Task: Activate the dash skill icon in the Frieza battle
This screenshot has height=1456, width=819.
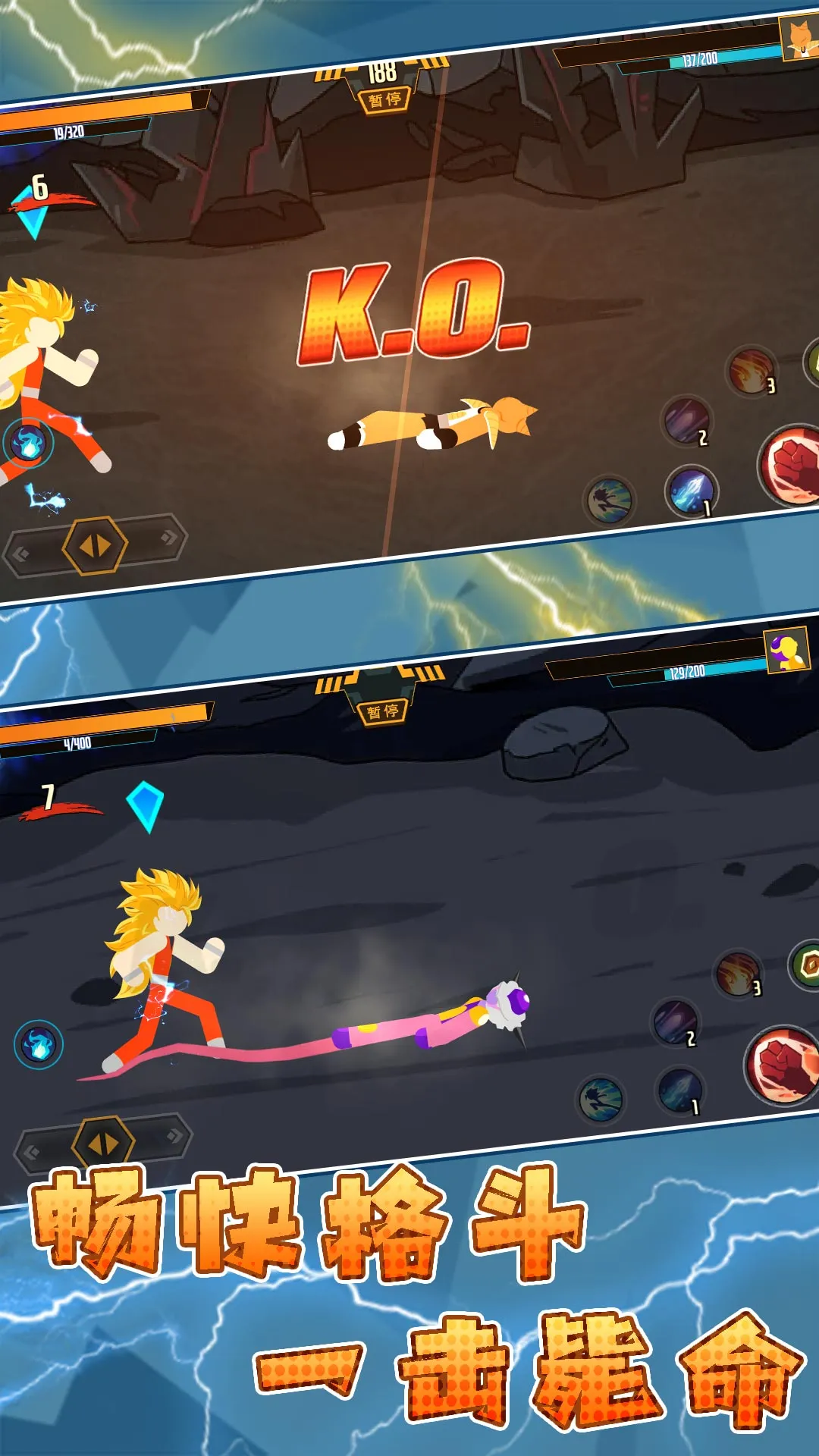Action: [601, 1100]
